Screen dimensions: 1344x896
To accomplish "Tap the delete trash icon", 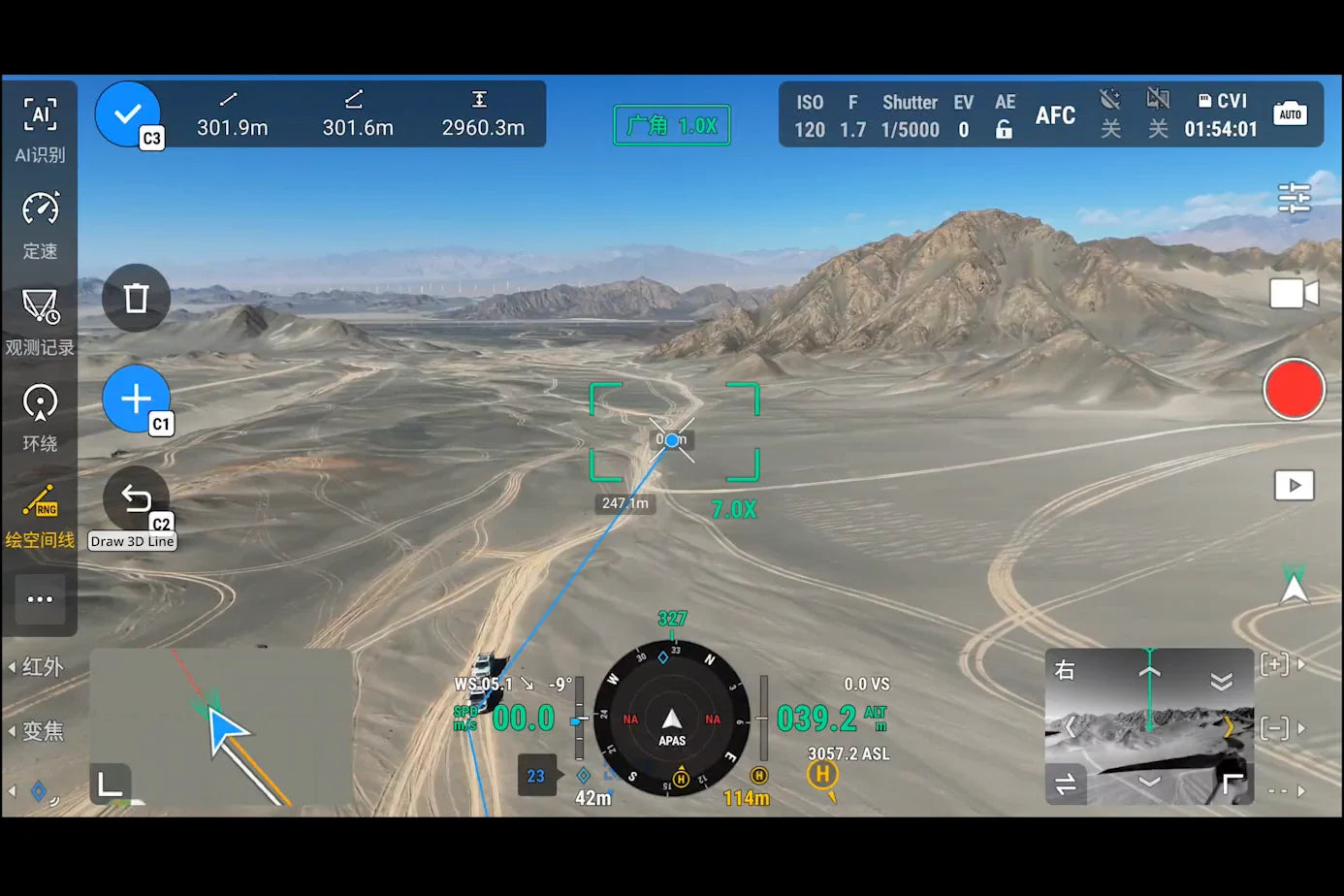I will (x=136, y=299).
